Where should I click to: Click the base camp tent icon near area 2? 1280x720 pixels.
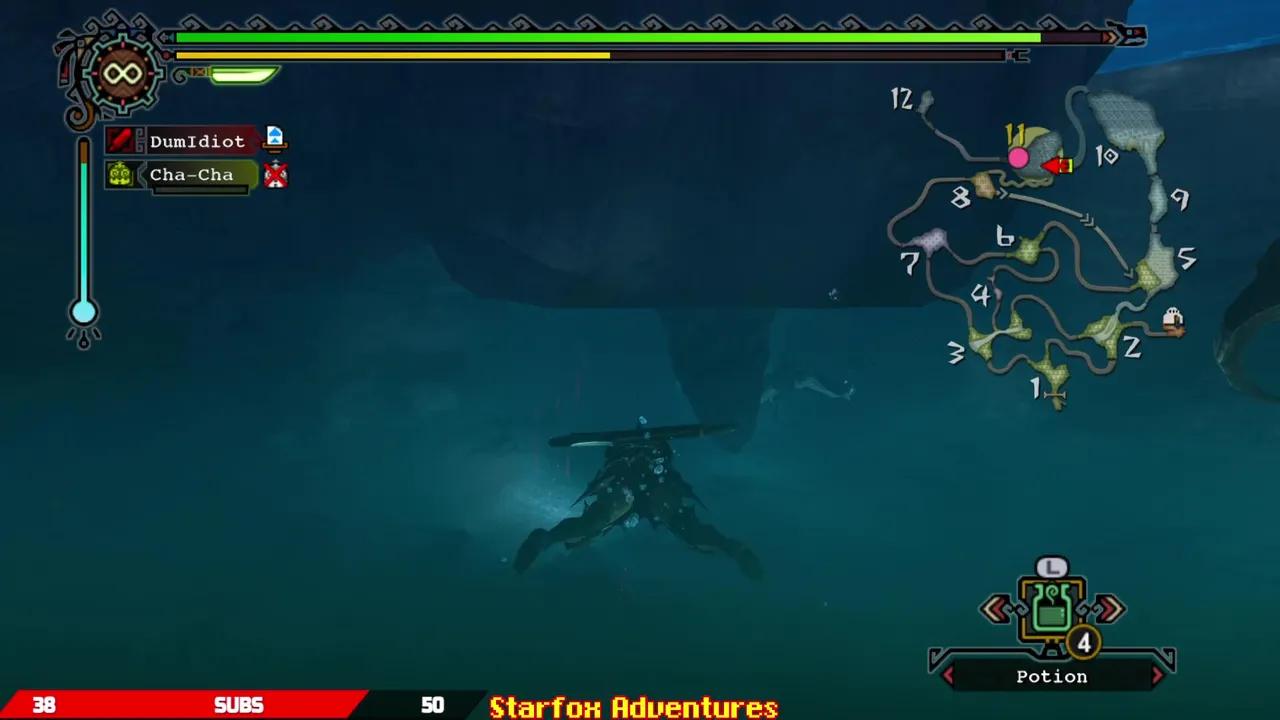(x=1172, y=318)
